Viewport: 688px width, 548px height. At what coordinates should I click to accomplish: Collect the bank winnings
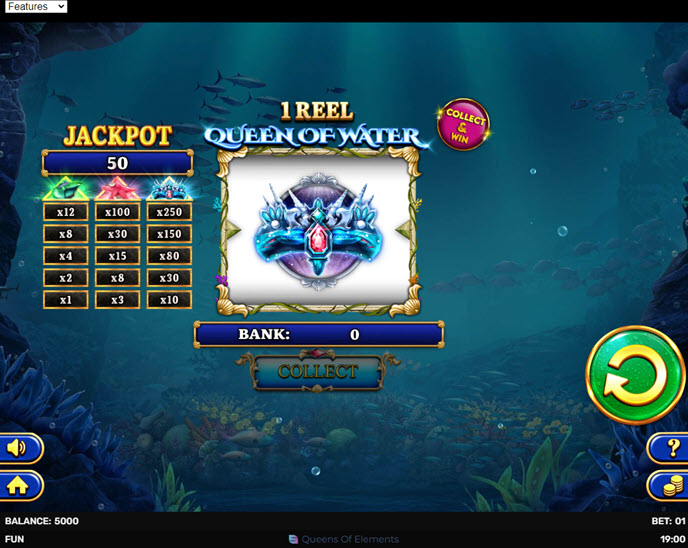click(x=317, y=372)
